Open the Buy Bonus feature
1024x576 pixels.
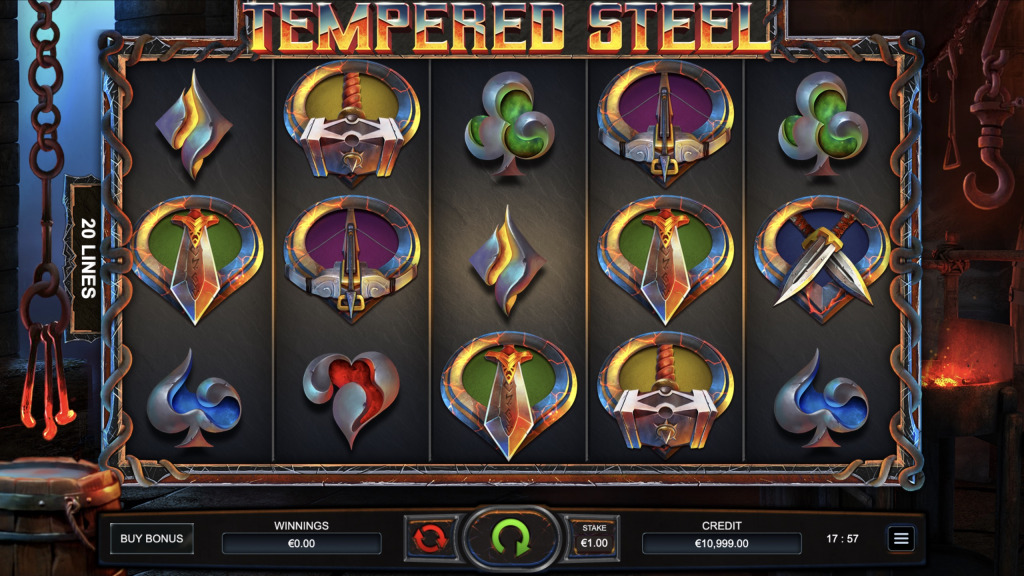(x=152, y=539)
